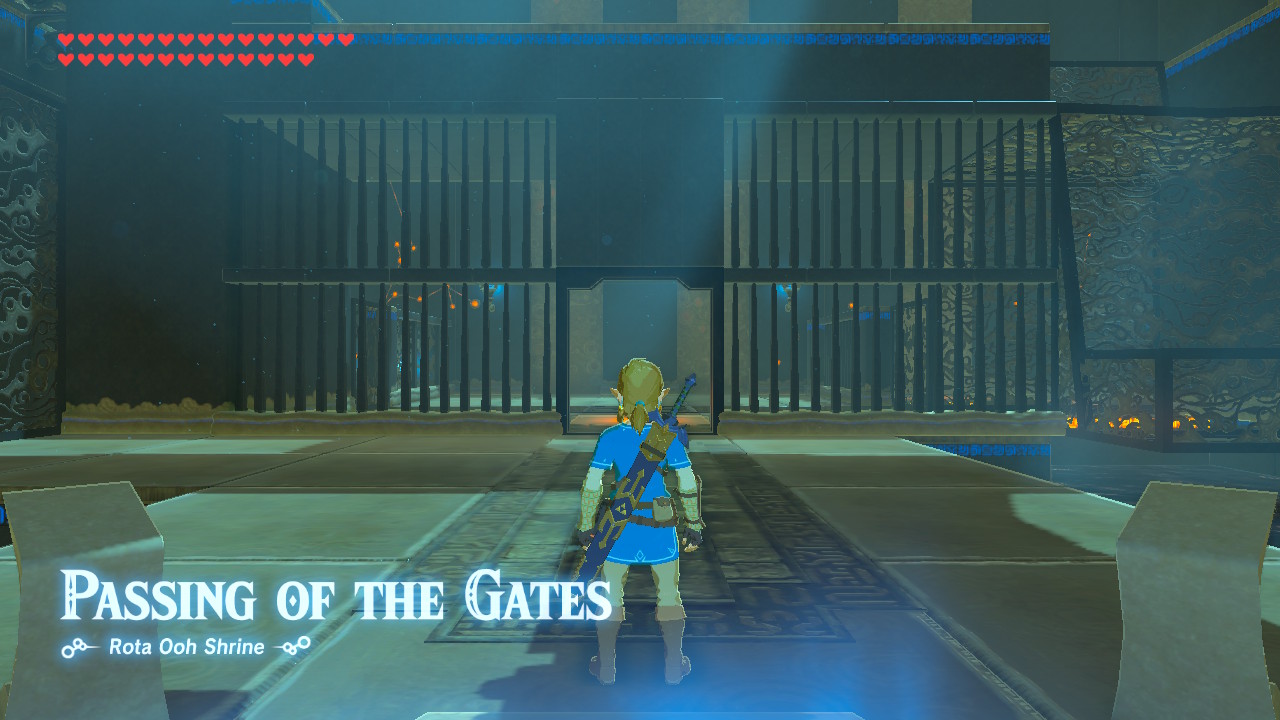This screenshot has height=720, width=1280.
Task: Click the last red heart on the second row
Action: tap(305, 59)
